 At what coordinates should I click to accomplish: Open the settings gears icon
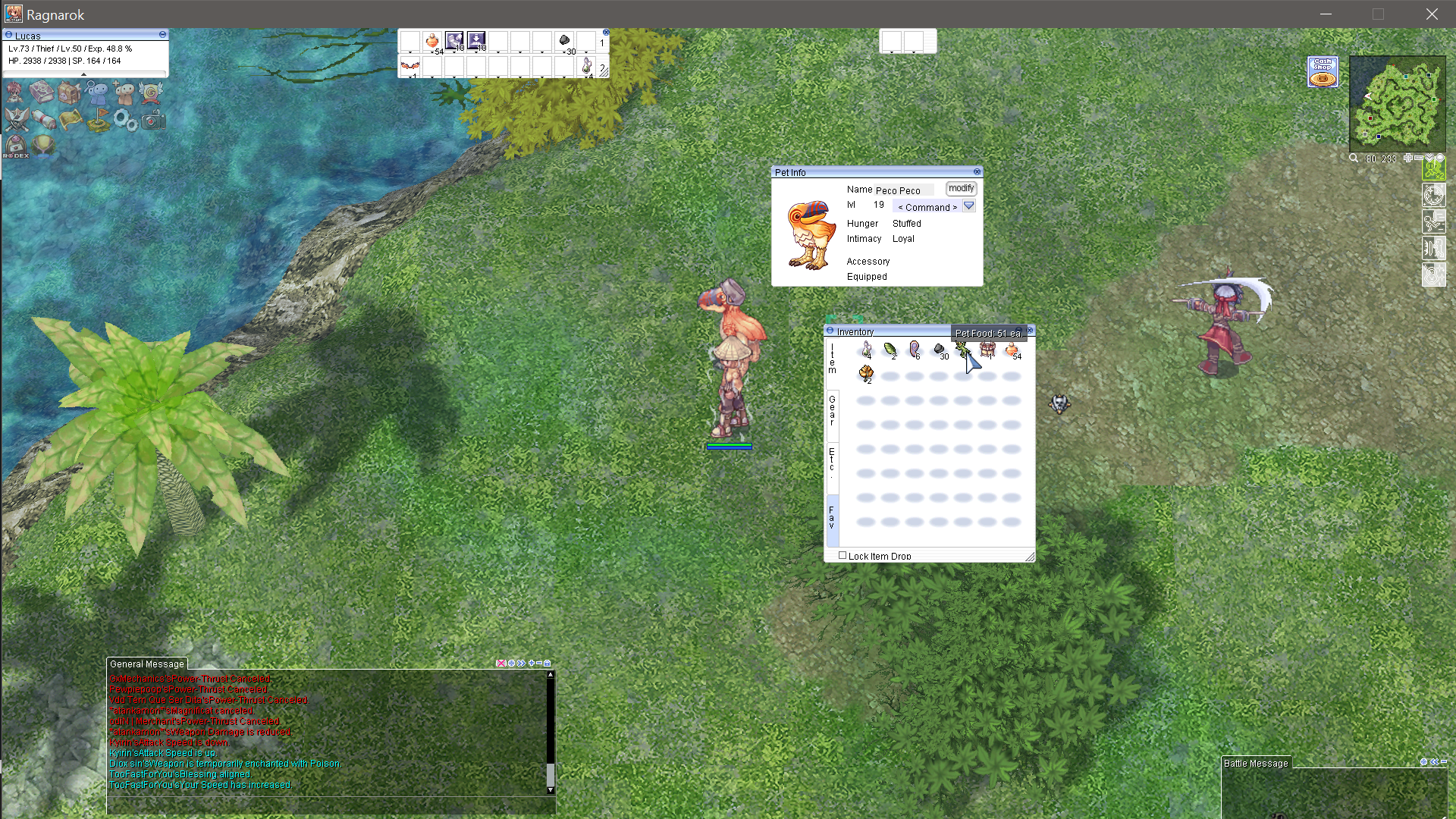point(124,120)
